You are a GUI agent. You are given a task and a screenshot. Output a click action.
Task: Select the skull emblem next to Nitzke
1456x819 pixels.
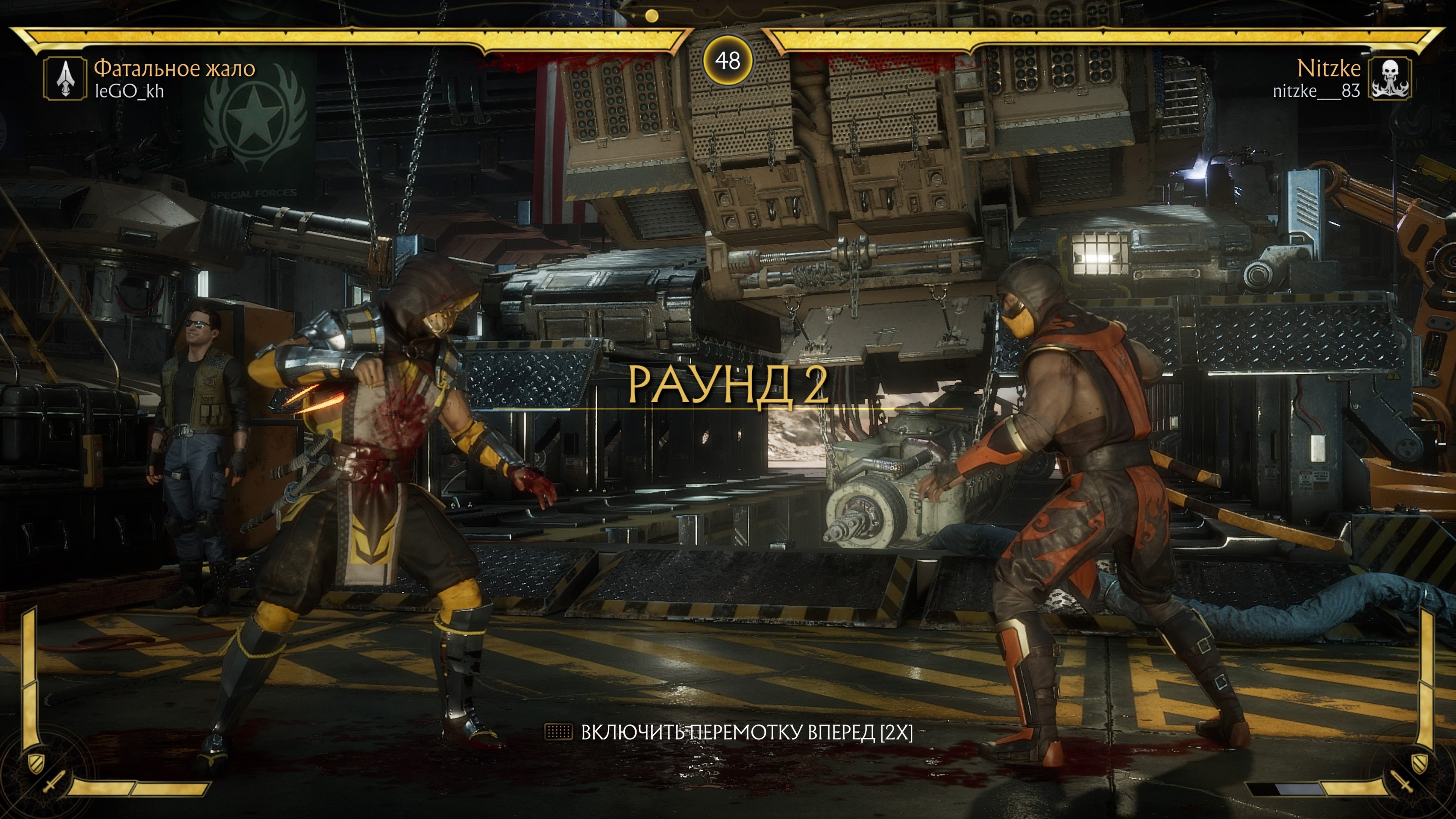[1390, 78]
